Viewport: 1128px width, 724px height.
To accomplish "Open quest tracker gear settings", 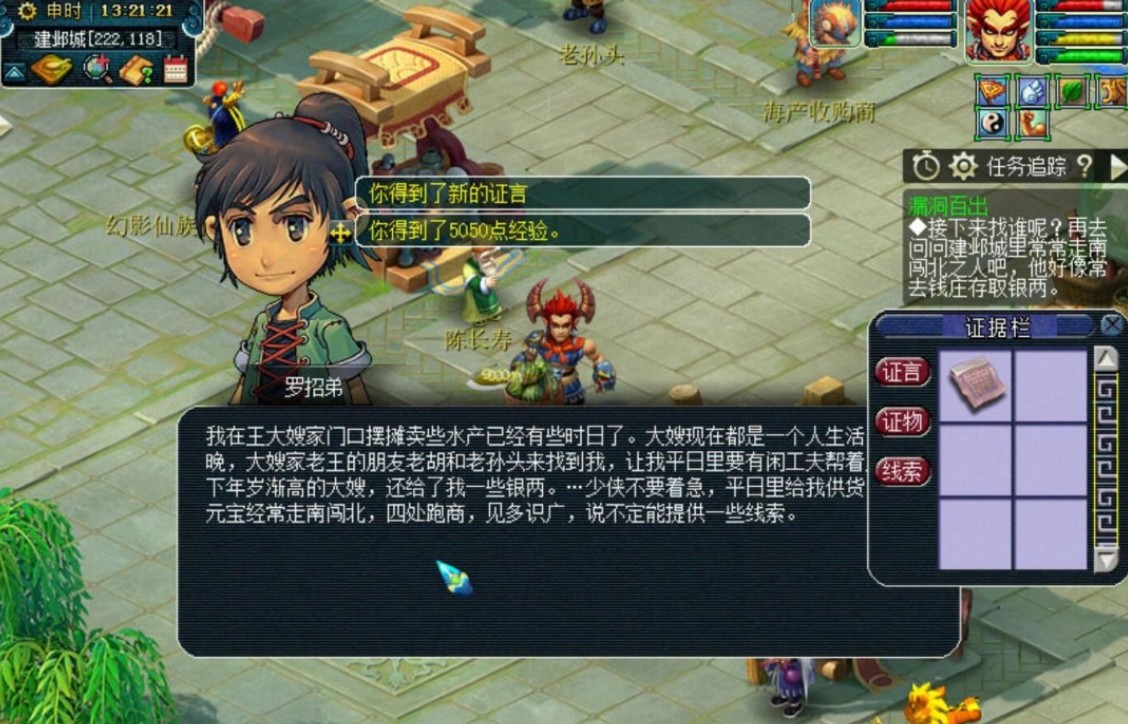I will [962, 166].
